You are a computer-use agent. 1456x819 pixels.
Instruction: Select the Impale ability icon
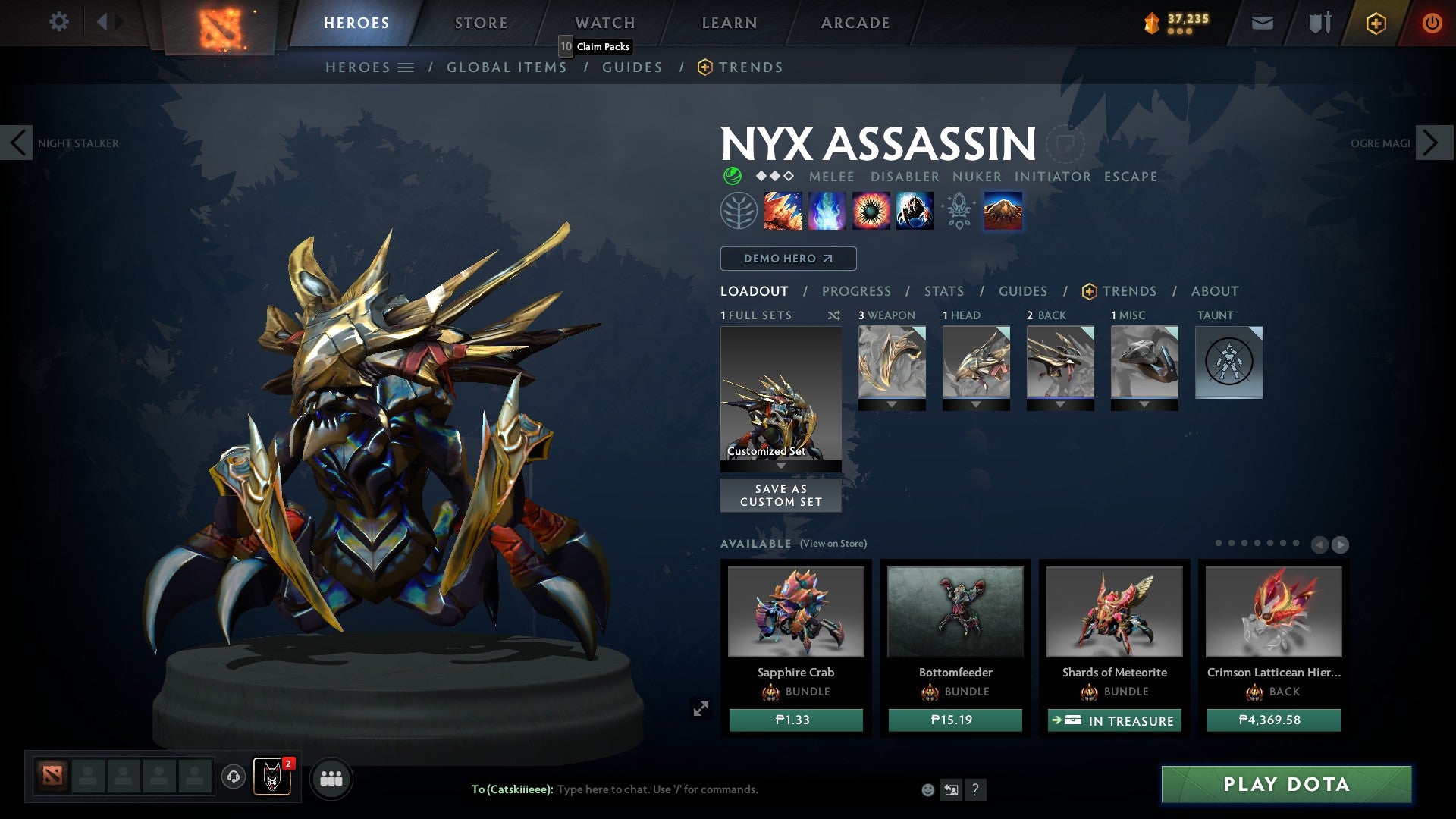click(x=783, y=211)
